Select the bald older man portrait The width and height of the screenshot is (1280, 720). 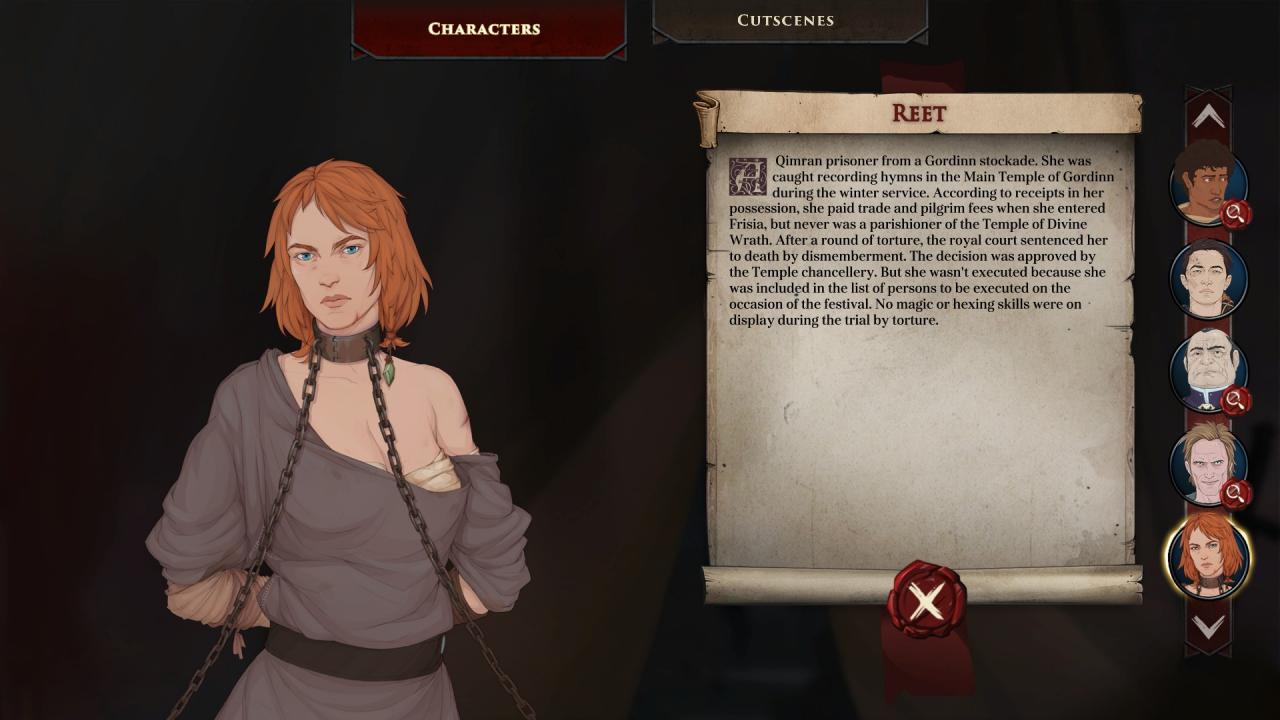[x=1208, y=369]
